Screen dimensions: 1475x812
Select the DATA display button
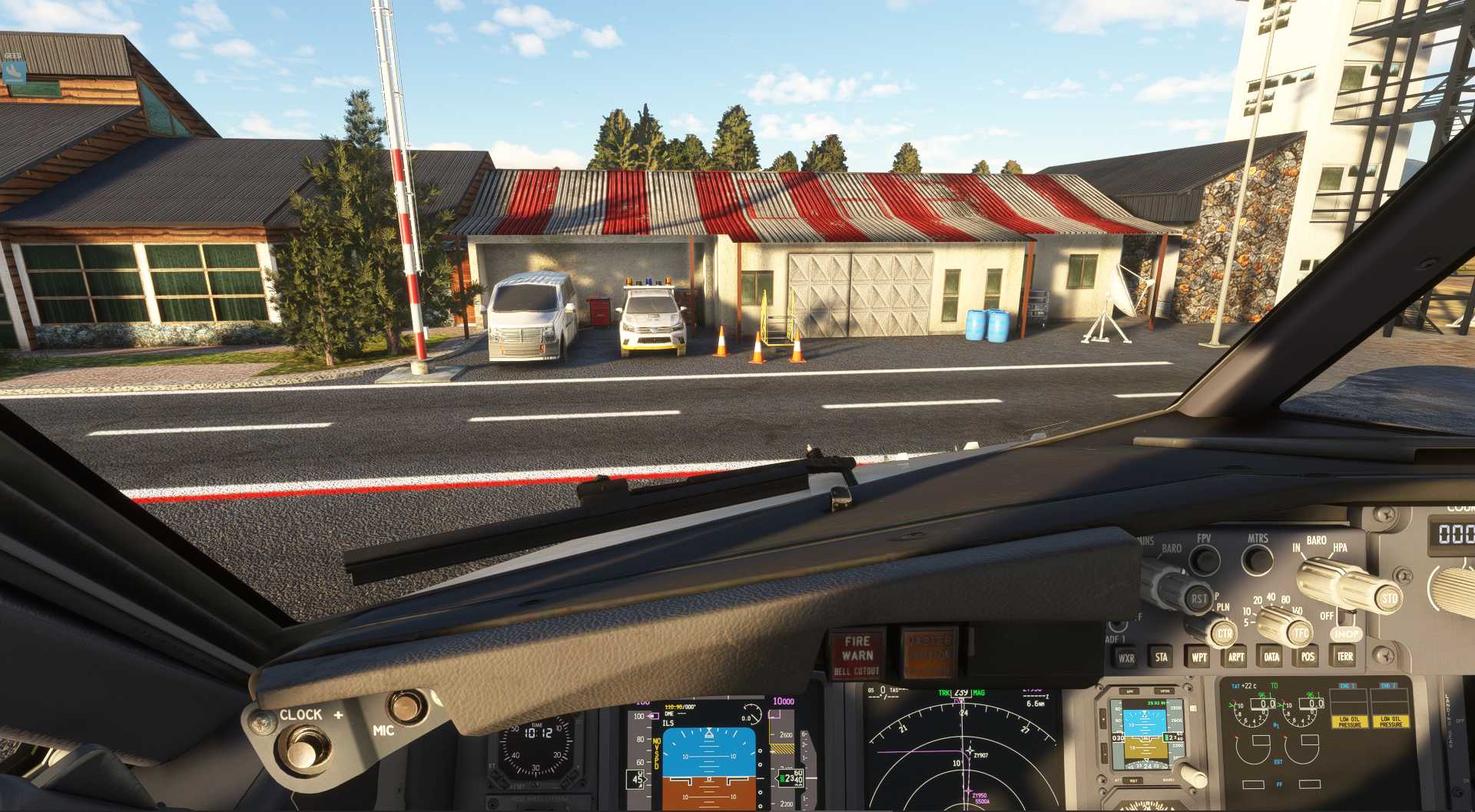[1271, 659]
